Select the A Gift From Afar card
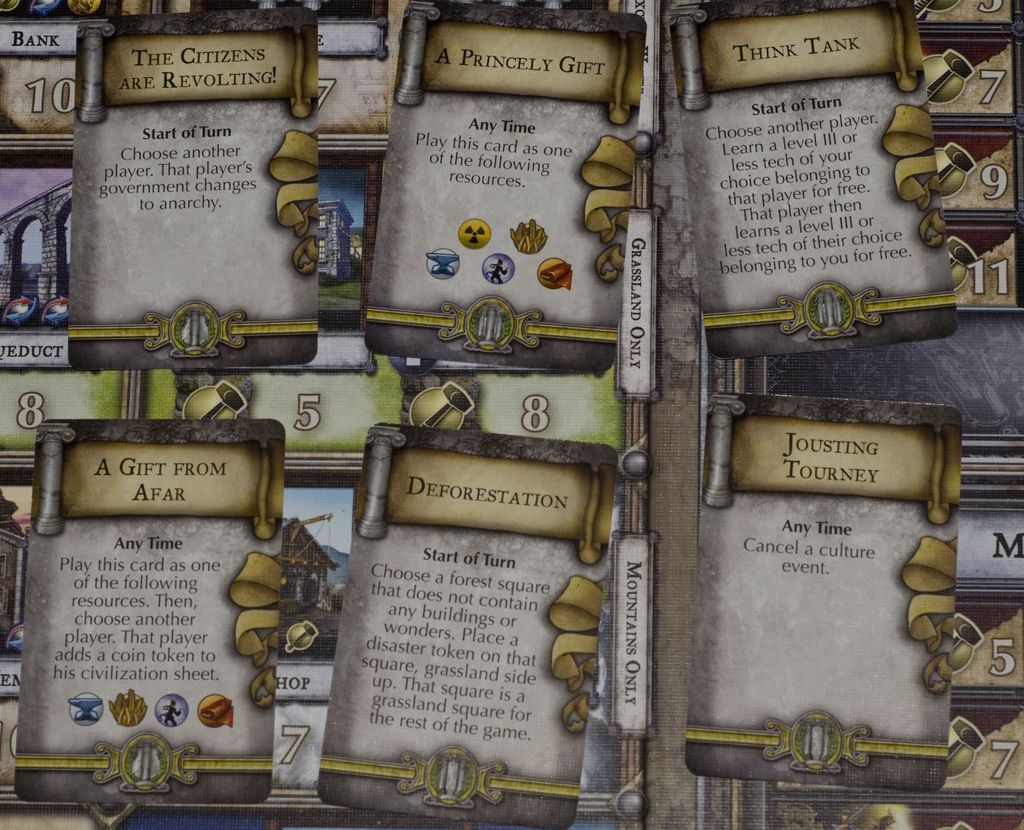Image resolution: width=1024 pixels, height=830 pixels. 150,610
